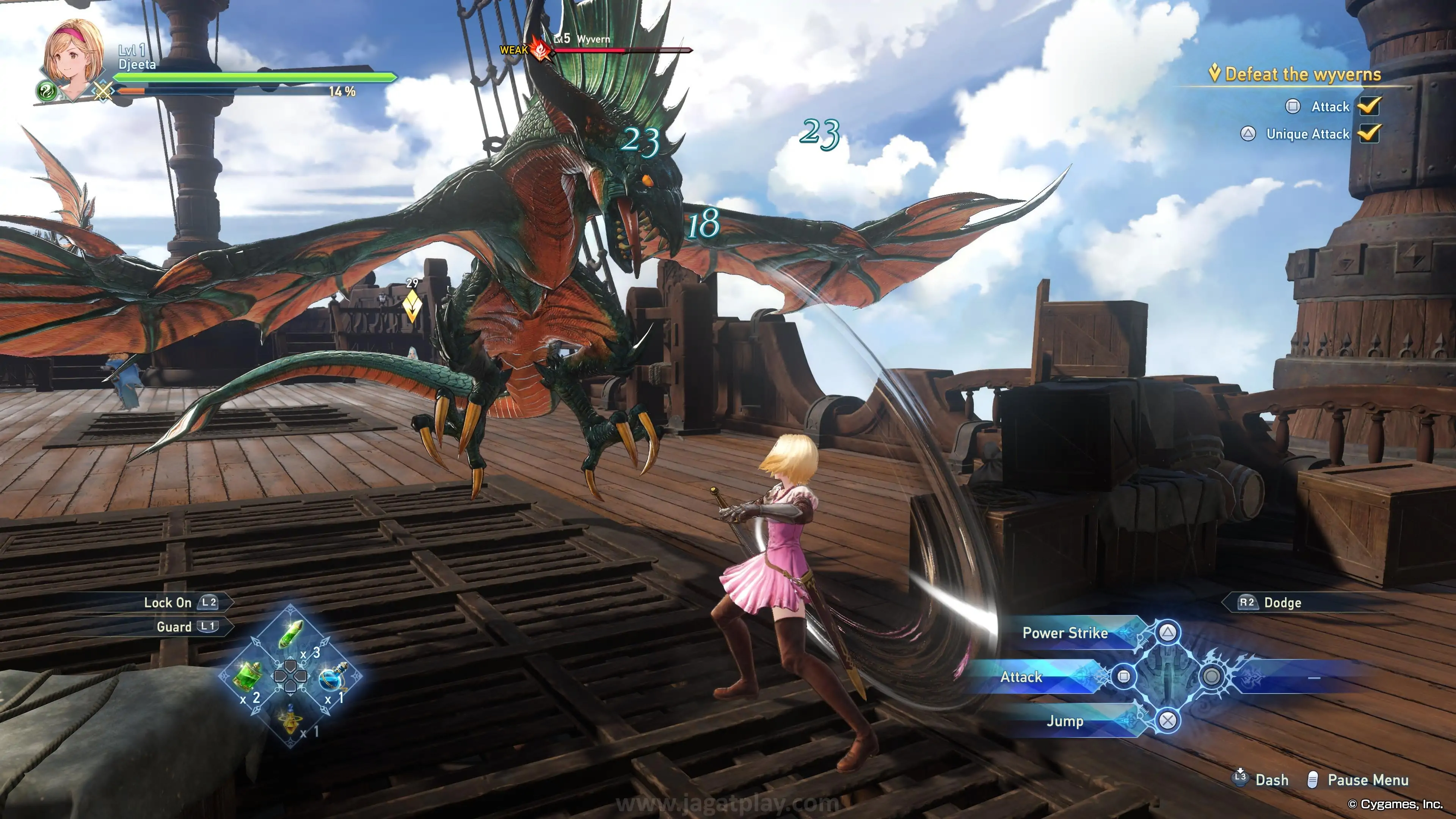Open the Pause Menu
This screenshot has width=1456, height=819.
click(x=1367, y=780)
